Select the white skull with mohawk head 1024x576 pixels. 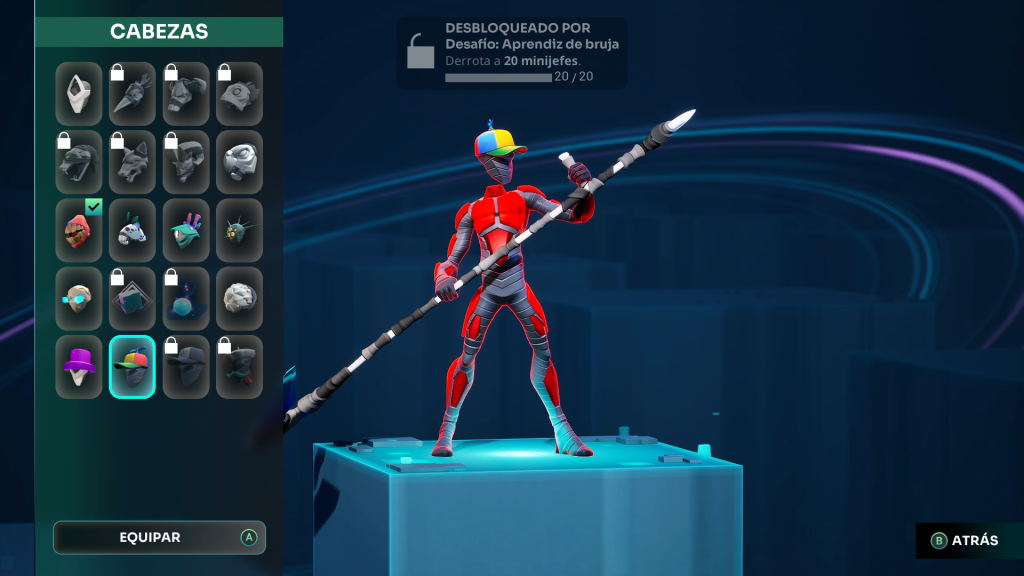pyautogui.click(x=132, y=230)
